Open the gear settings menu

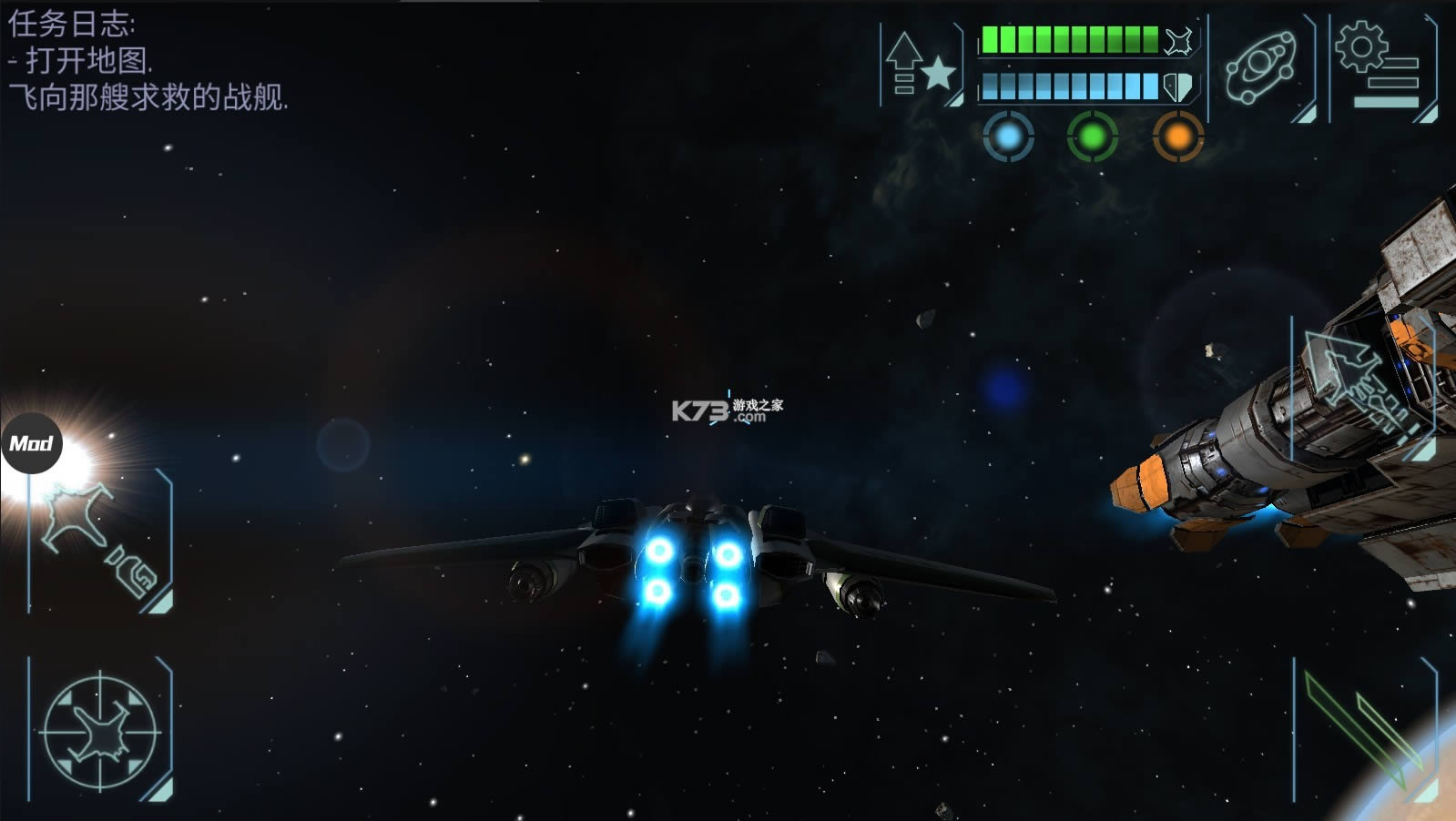1381,66
